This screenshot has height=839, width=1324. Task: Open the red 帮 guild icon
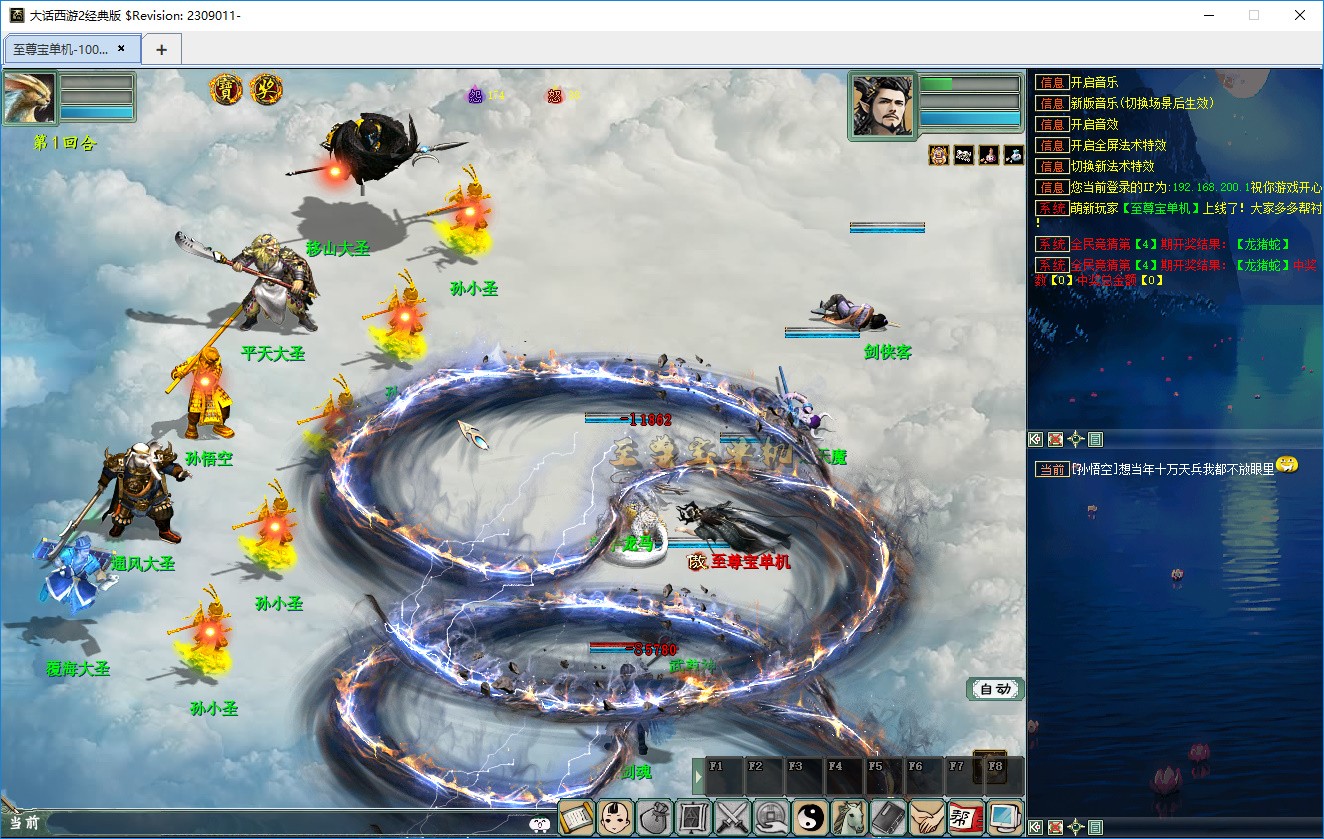(966, 817)
